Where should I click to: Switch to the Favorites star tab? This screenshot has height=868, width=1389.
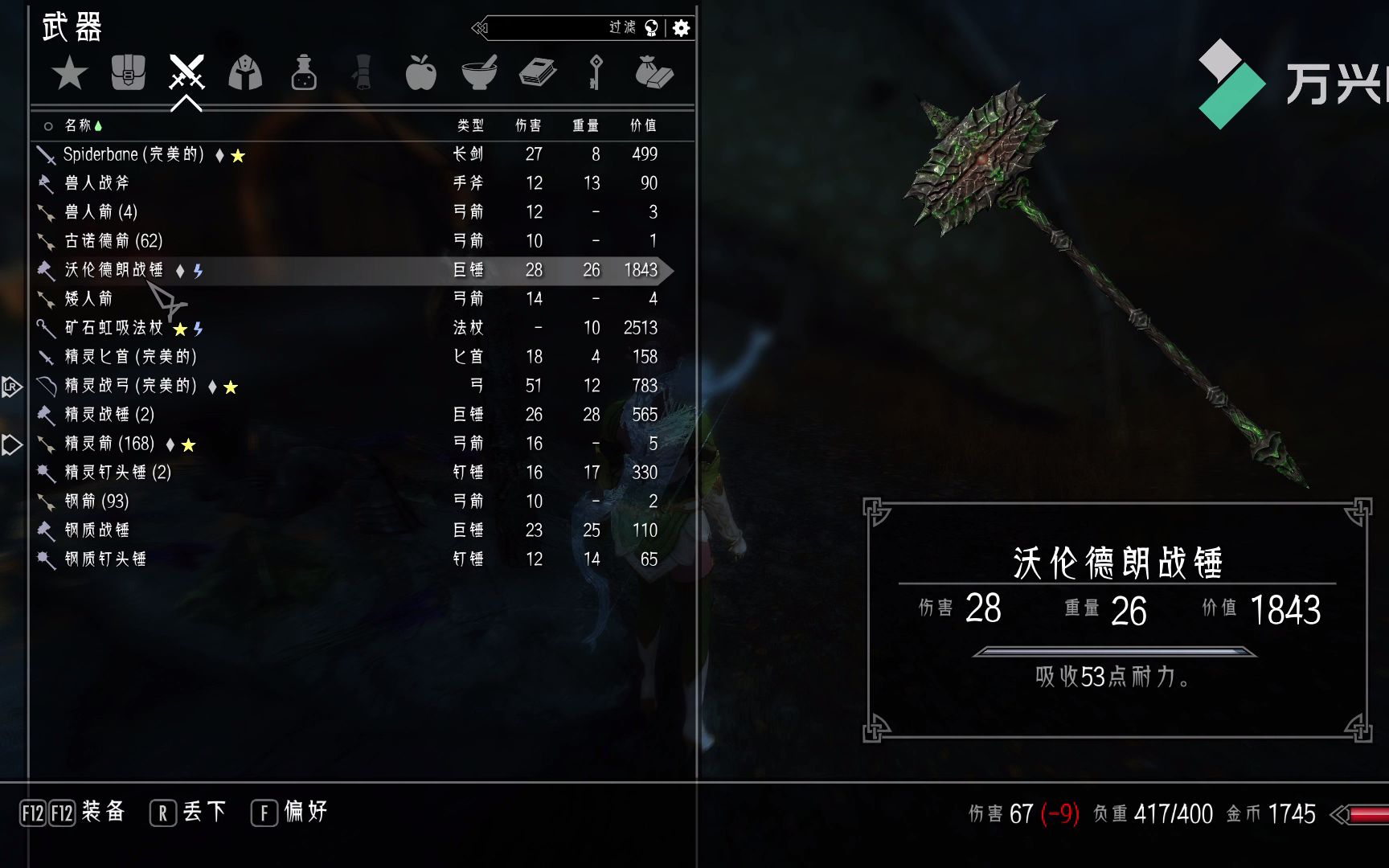tap(70, 74)
